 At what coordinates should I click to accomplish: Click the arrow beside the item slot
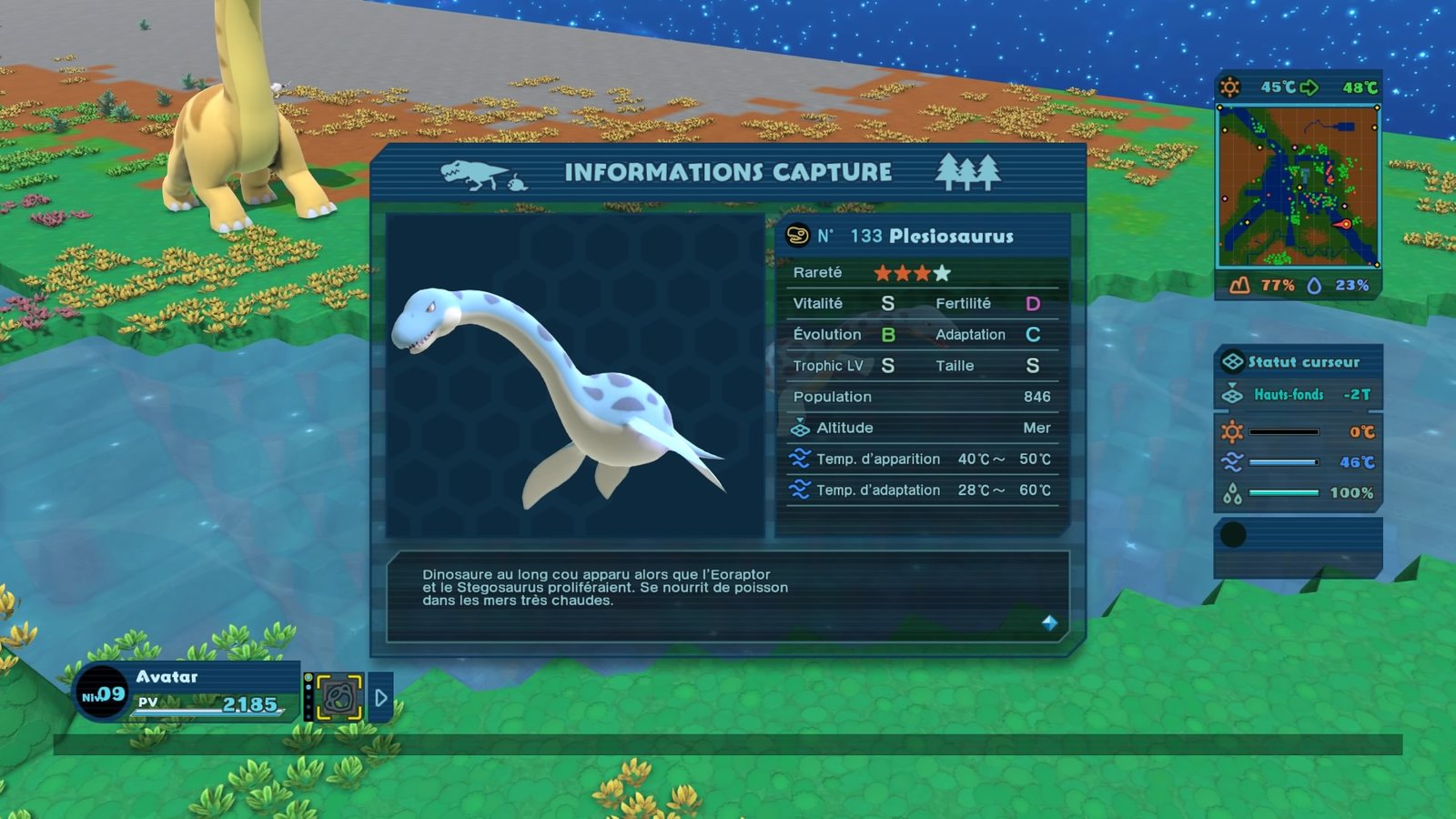[x=381, y=698]
